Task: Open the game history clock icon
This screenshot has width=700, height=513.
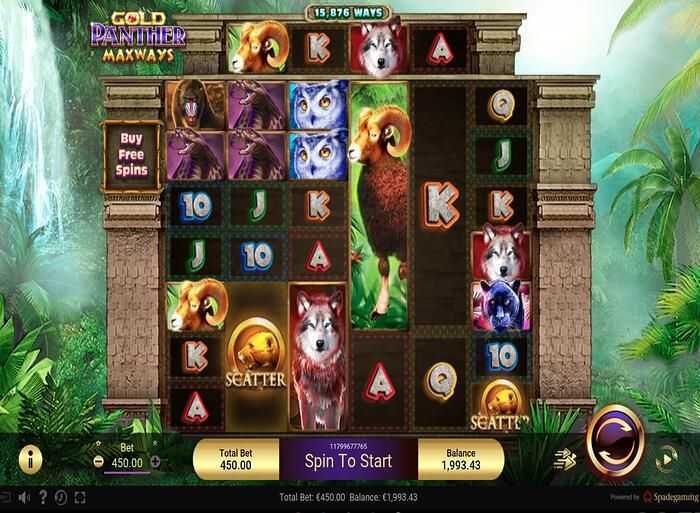Action: 61,497
